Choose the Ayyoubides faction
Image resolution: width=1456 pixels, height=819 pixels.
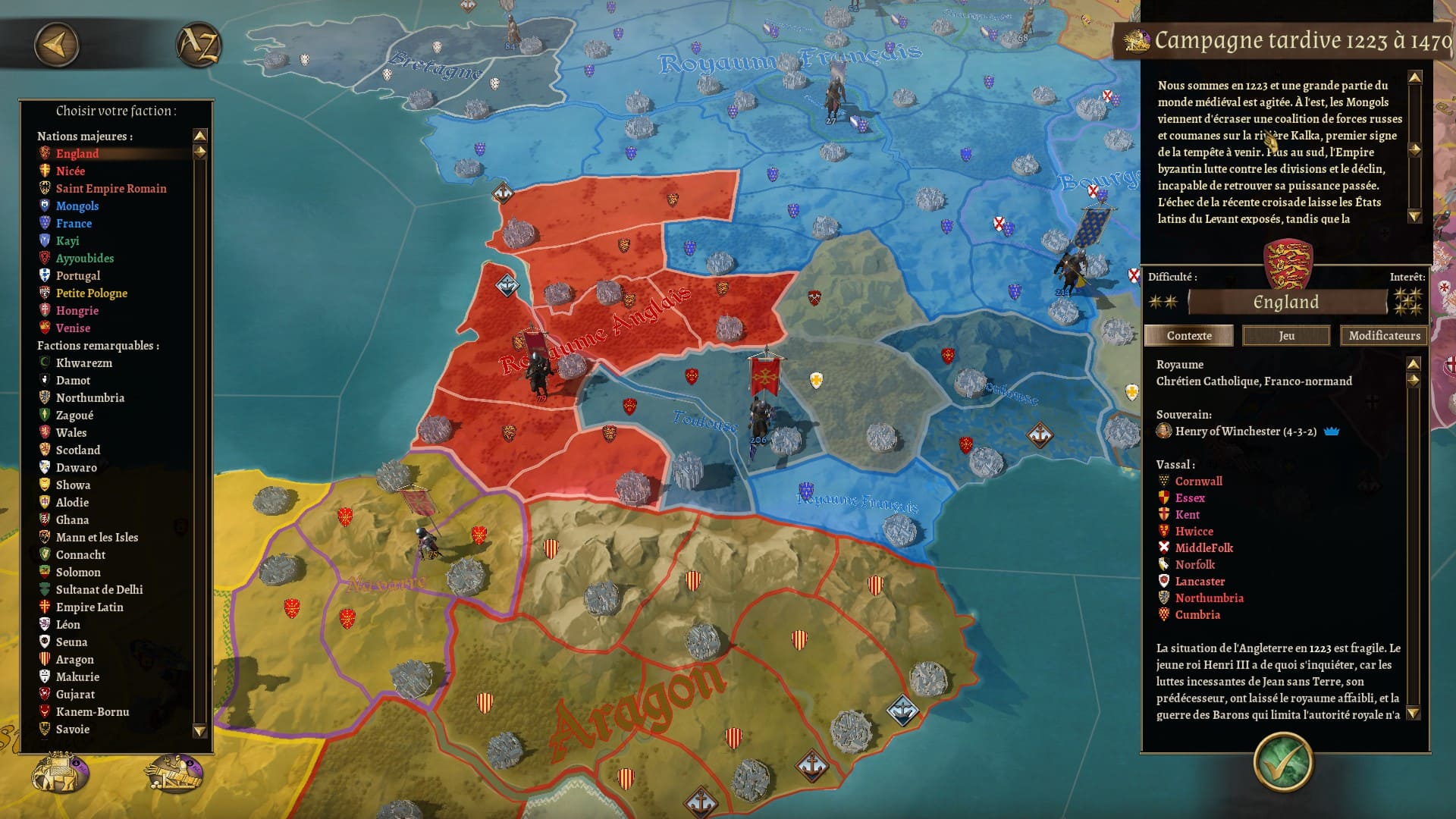click(84, 259)
